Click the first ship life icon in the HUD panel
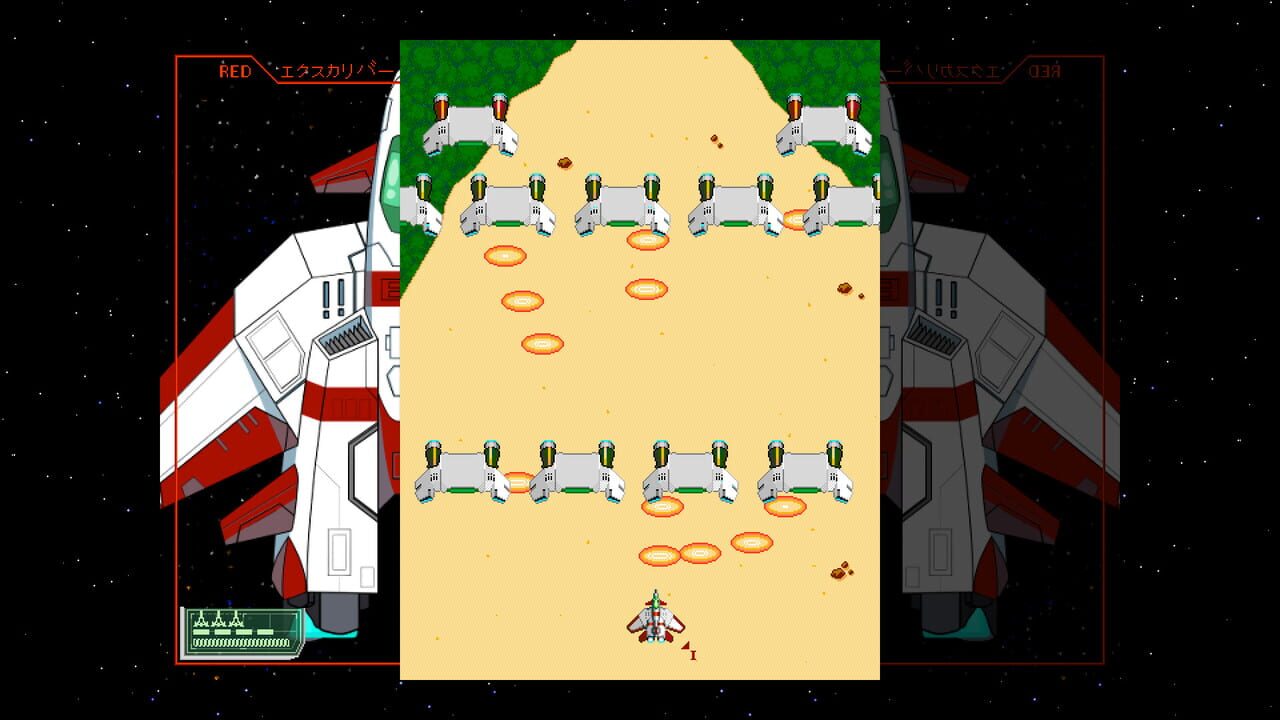 click(201, 621)
